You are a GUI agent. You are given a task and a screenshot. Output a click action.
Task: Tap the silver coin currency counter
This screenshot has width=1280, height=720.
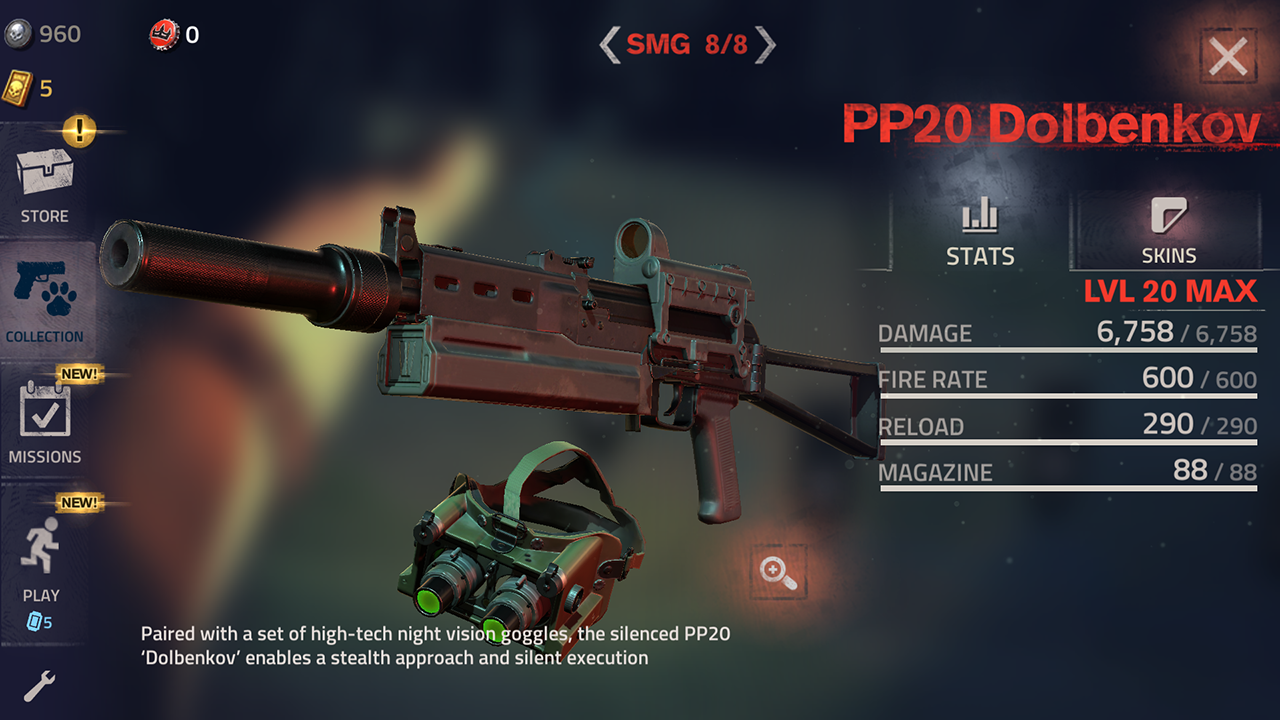(x=42, y=34)
